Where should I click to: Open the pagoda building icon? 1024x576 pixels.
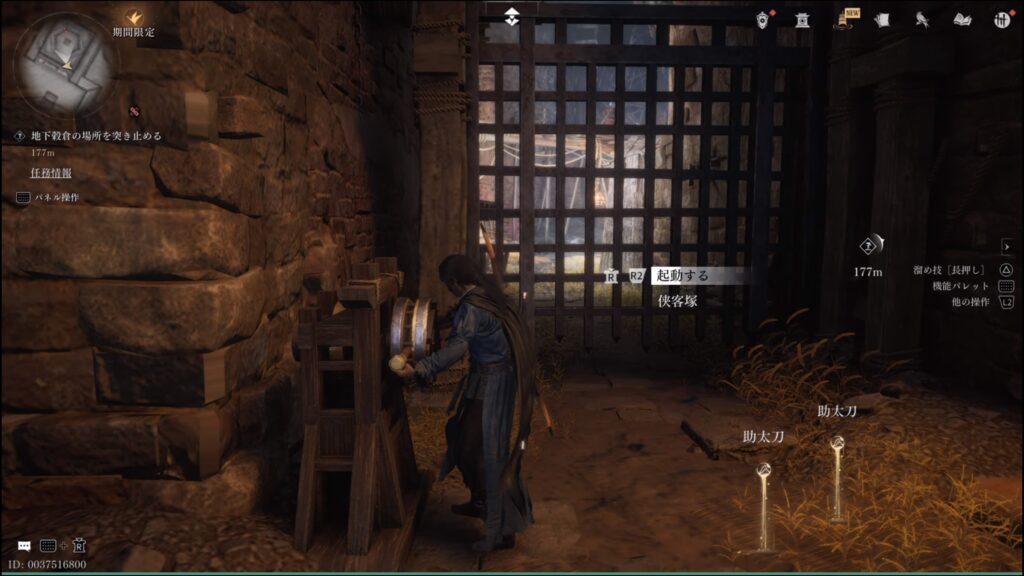802,19
